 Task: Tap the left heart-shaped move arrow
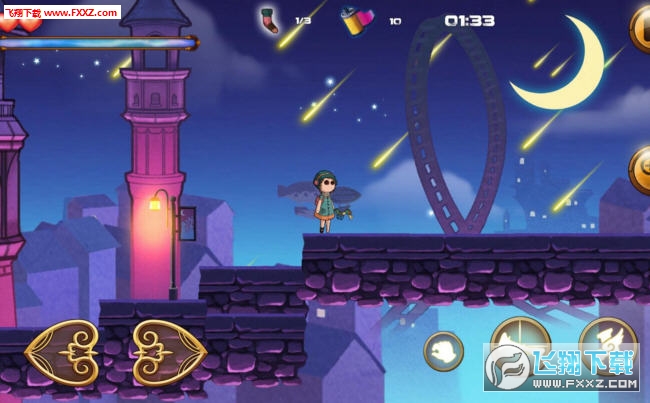62,353
